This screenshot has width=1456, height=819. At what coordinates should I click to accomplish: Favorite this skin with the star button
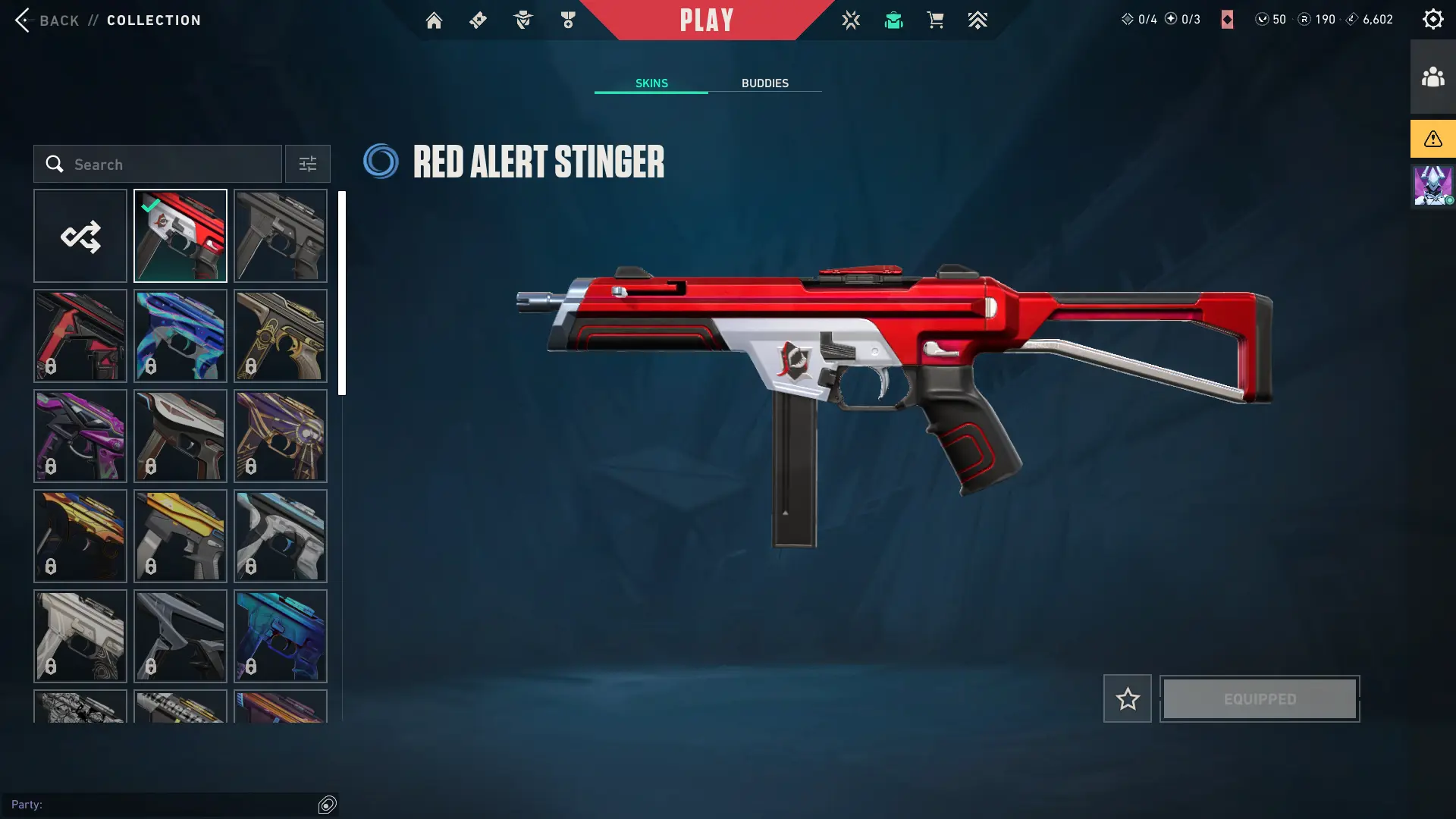pos(1128,698)
